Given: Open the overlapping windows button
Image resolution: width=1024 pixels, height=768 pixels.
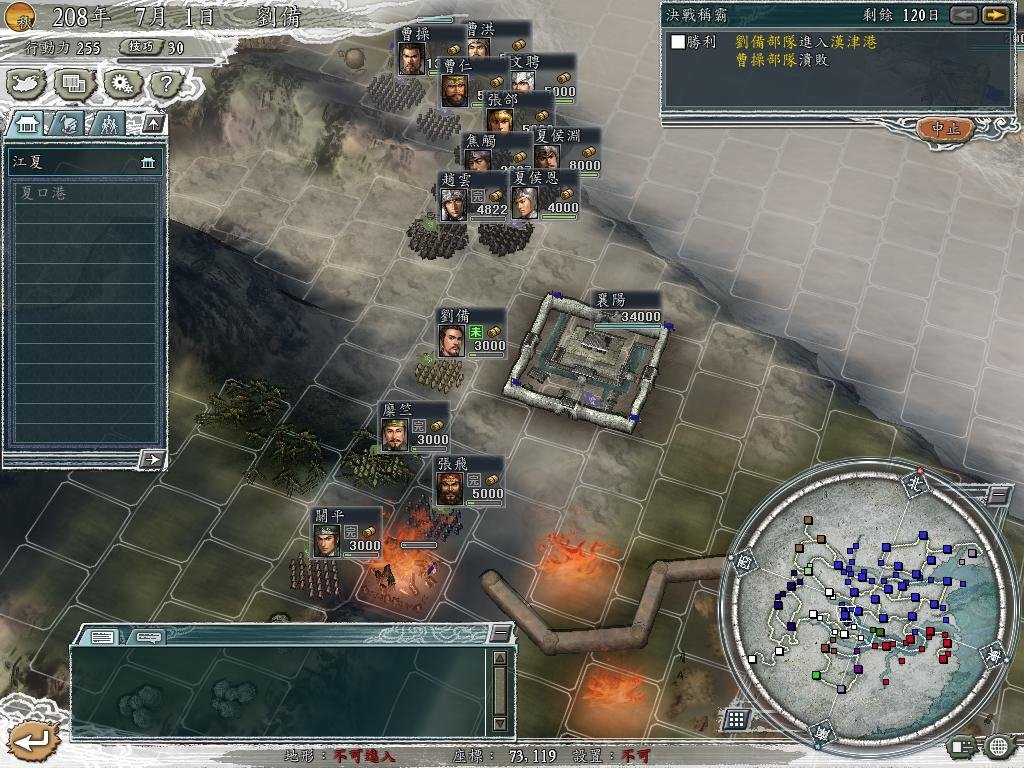Looking at the screenshot, I should tap(74, 83).
